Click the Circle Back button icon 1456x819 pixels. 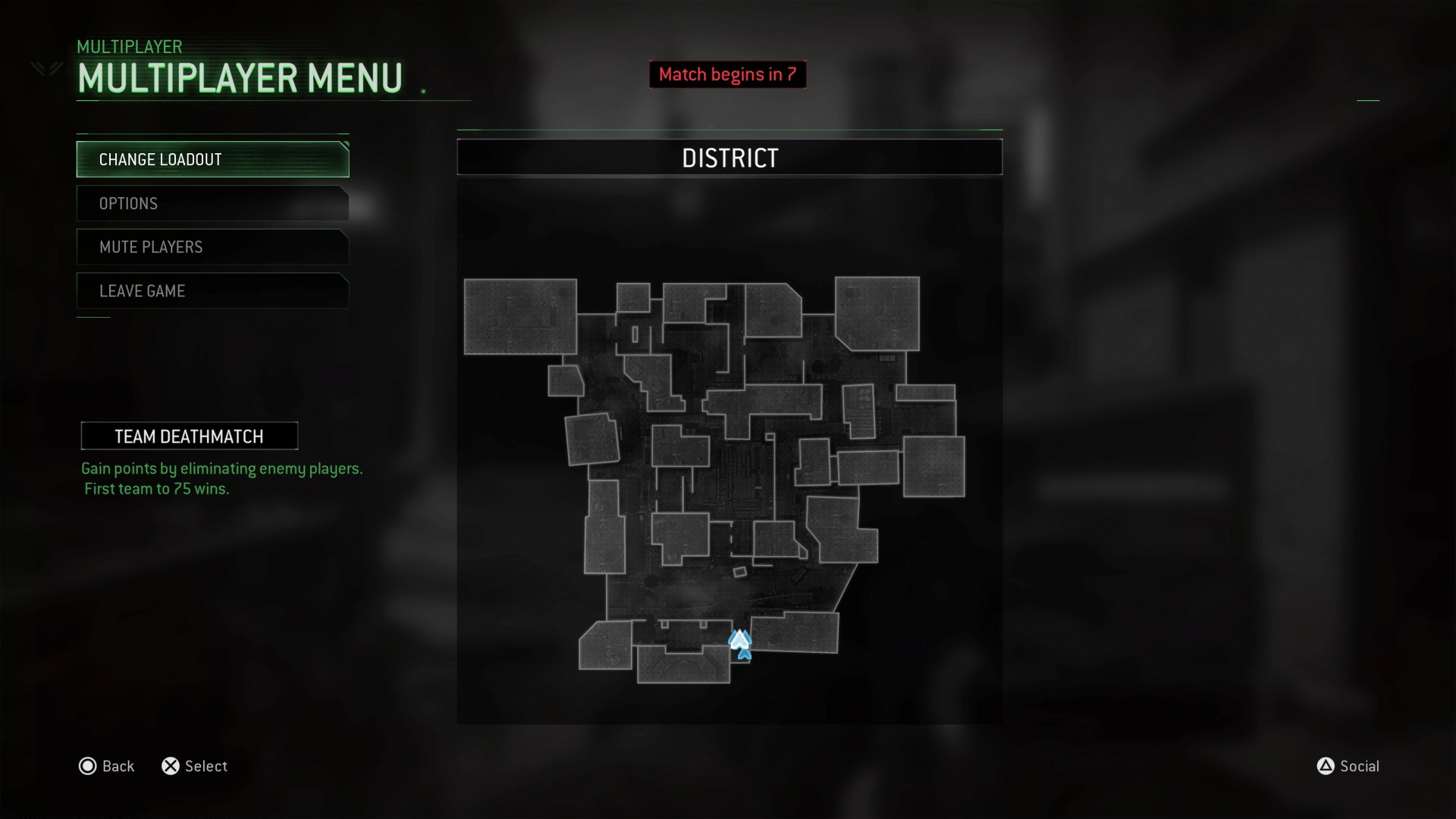coord(87,766)
